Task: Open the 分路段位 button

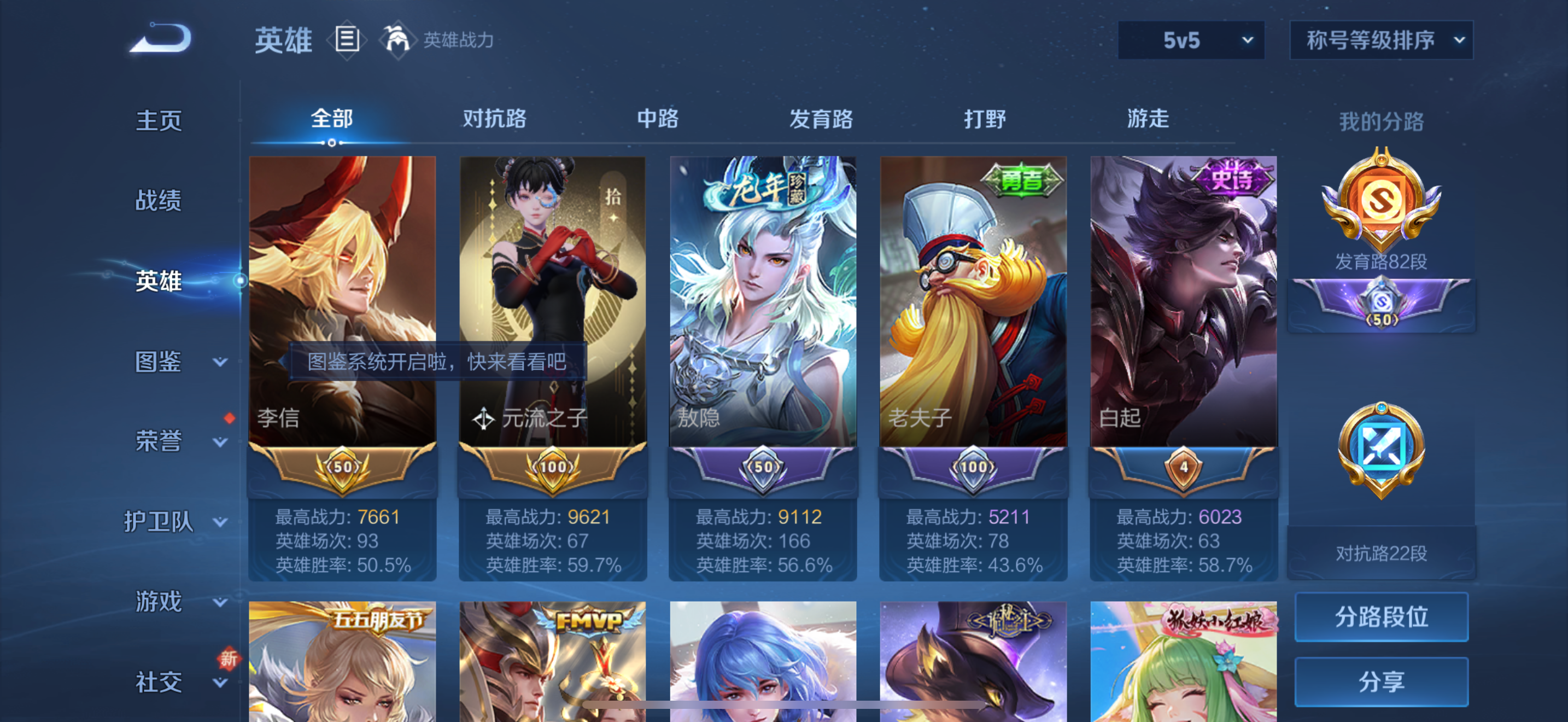Action: tap(1382, 616)
